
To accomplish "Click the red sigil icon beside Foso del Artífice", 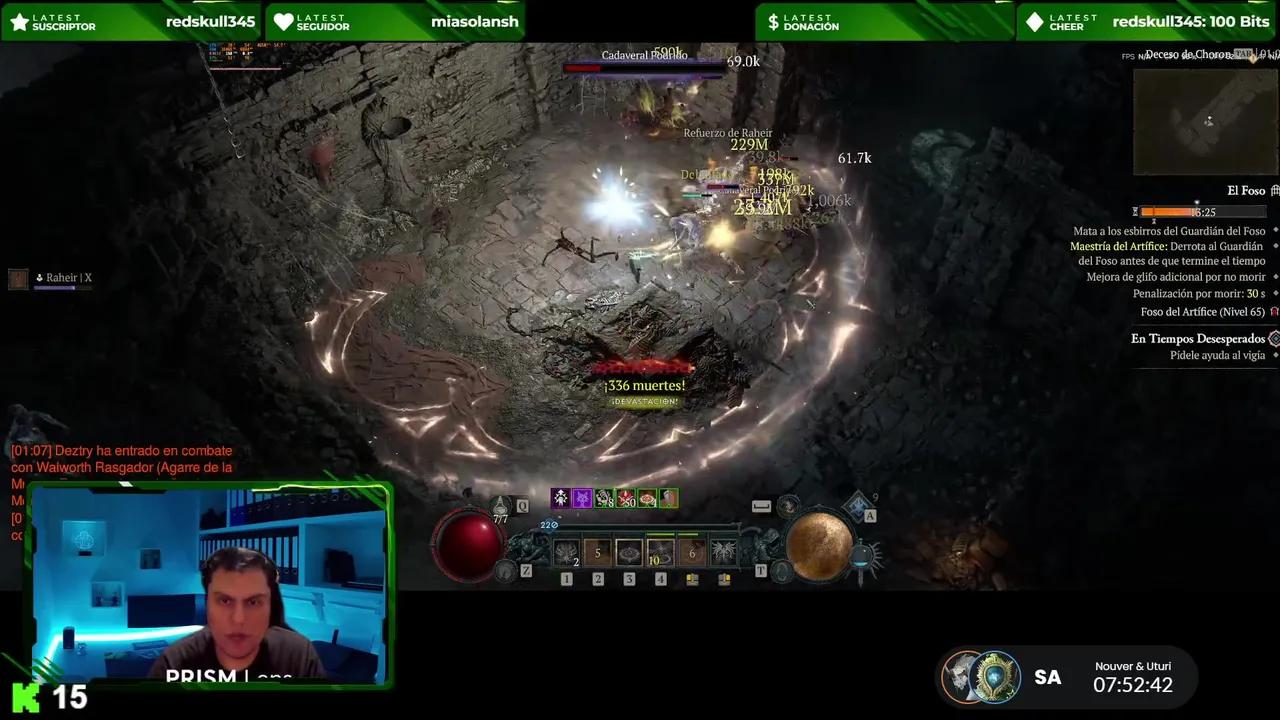I will click(x=1276, y=311).
